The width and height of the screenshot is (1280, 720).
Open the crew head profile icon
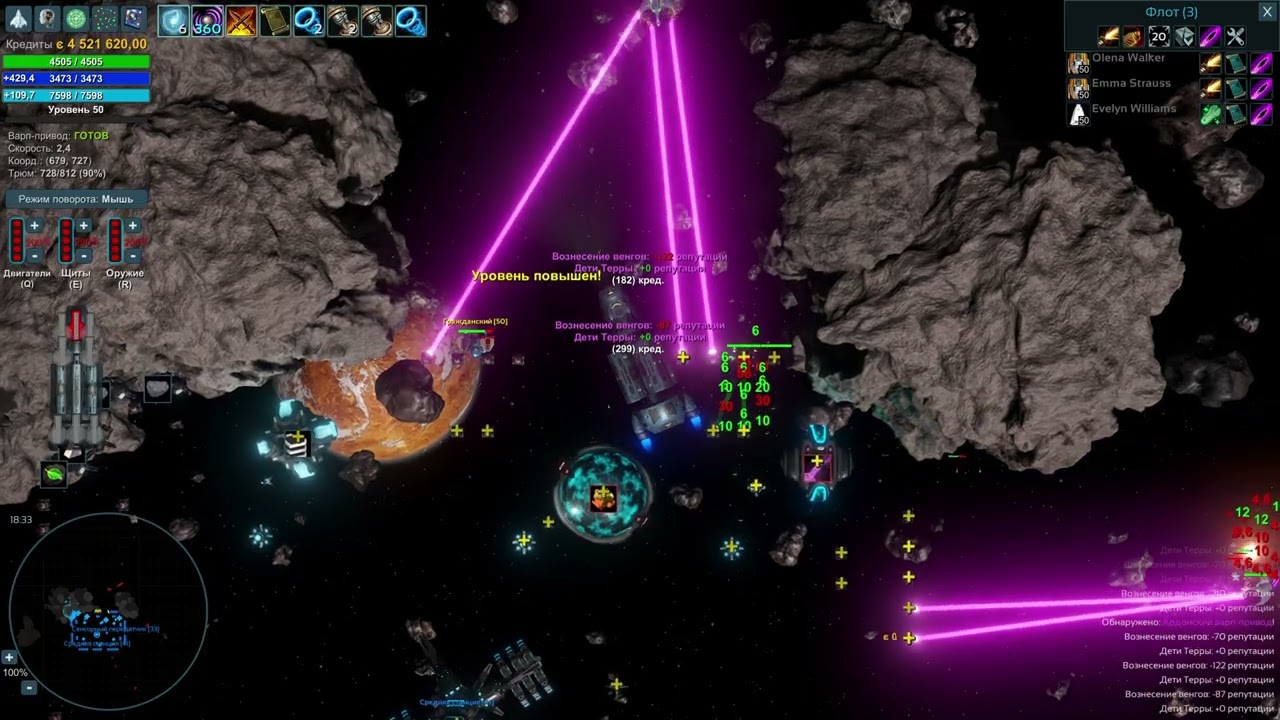47,18
